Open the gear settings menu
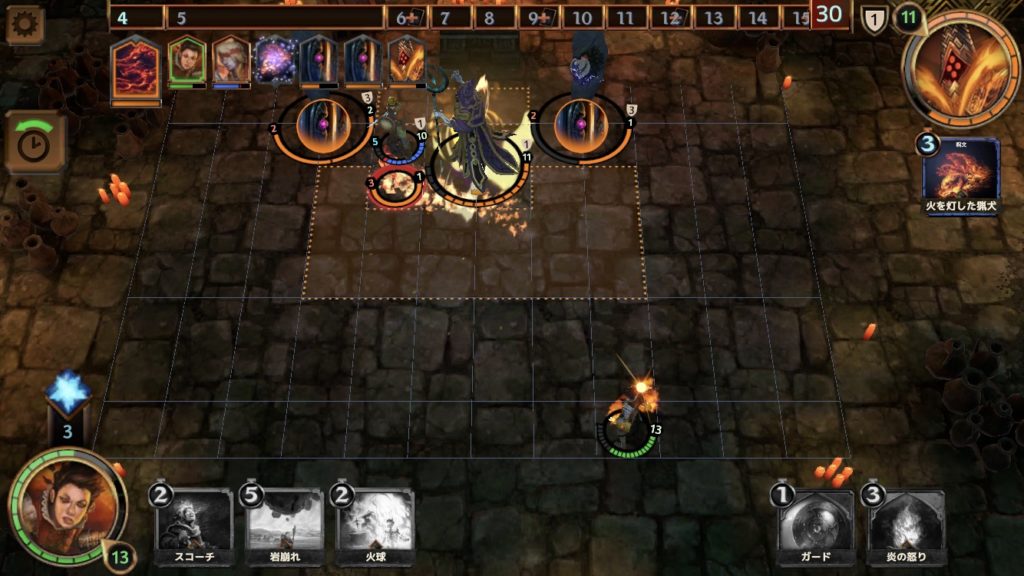Screen dimensions: 1024x576 click(24, 24)
